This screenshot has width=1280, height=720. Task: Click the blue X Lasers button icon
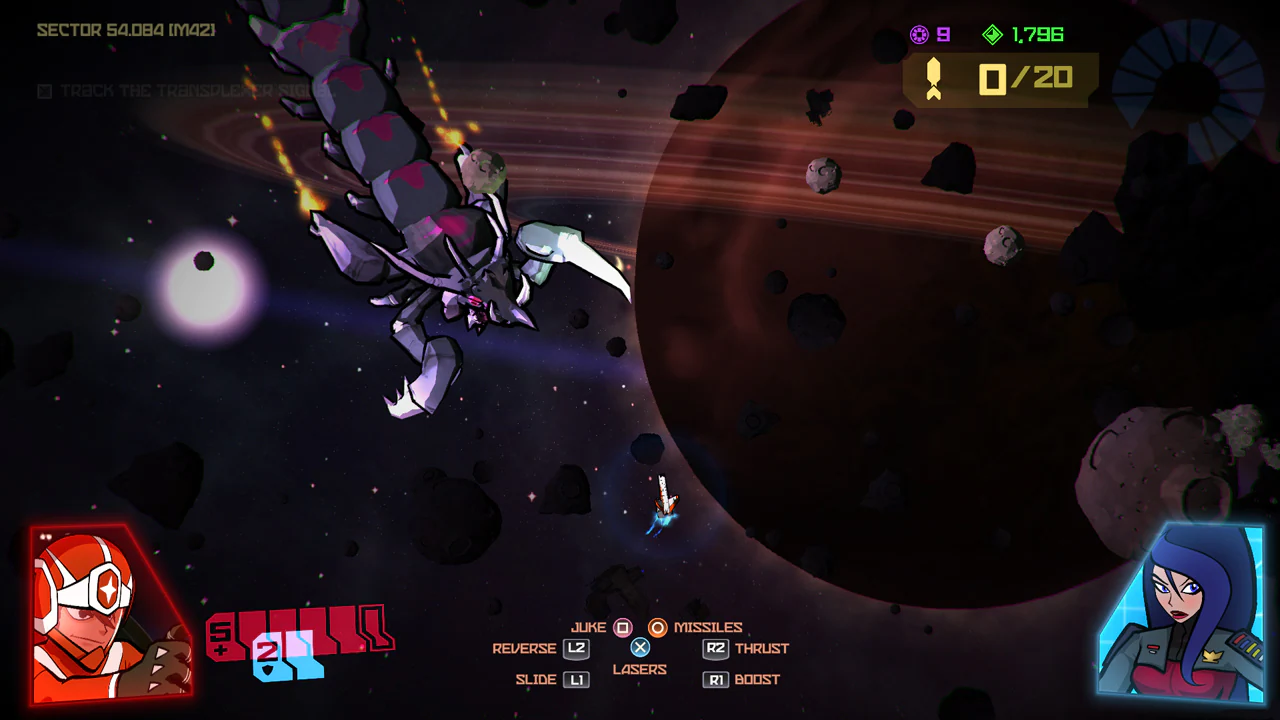tap(640, 648)
